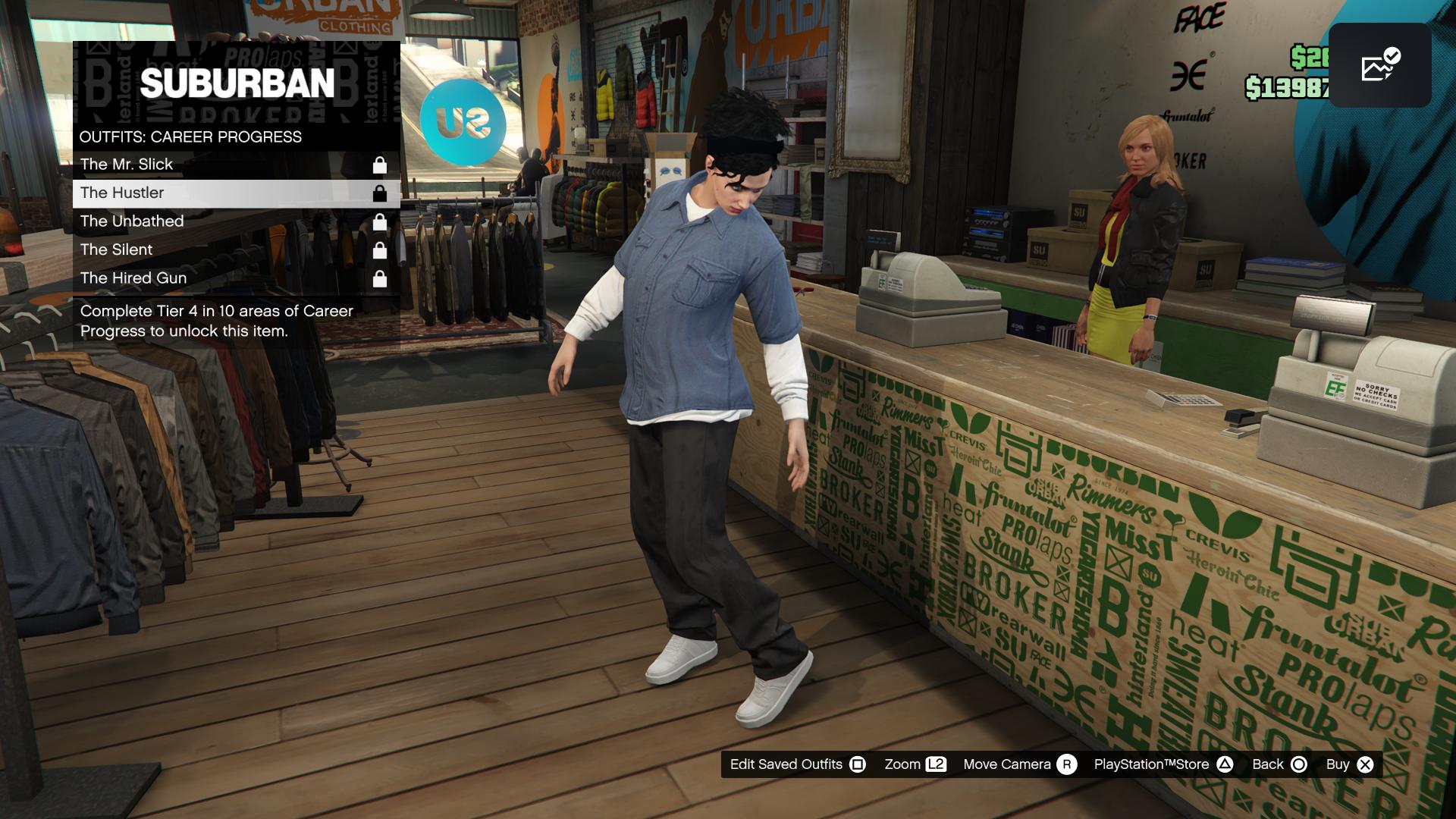This screenshot has height=819, width=1456.
Task: Click the screenshot saved notification icon
Action: pyautogui.click(x=1379, y=67)
